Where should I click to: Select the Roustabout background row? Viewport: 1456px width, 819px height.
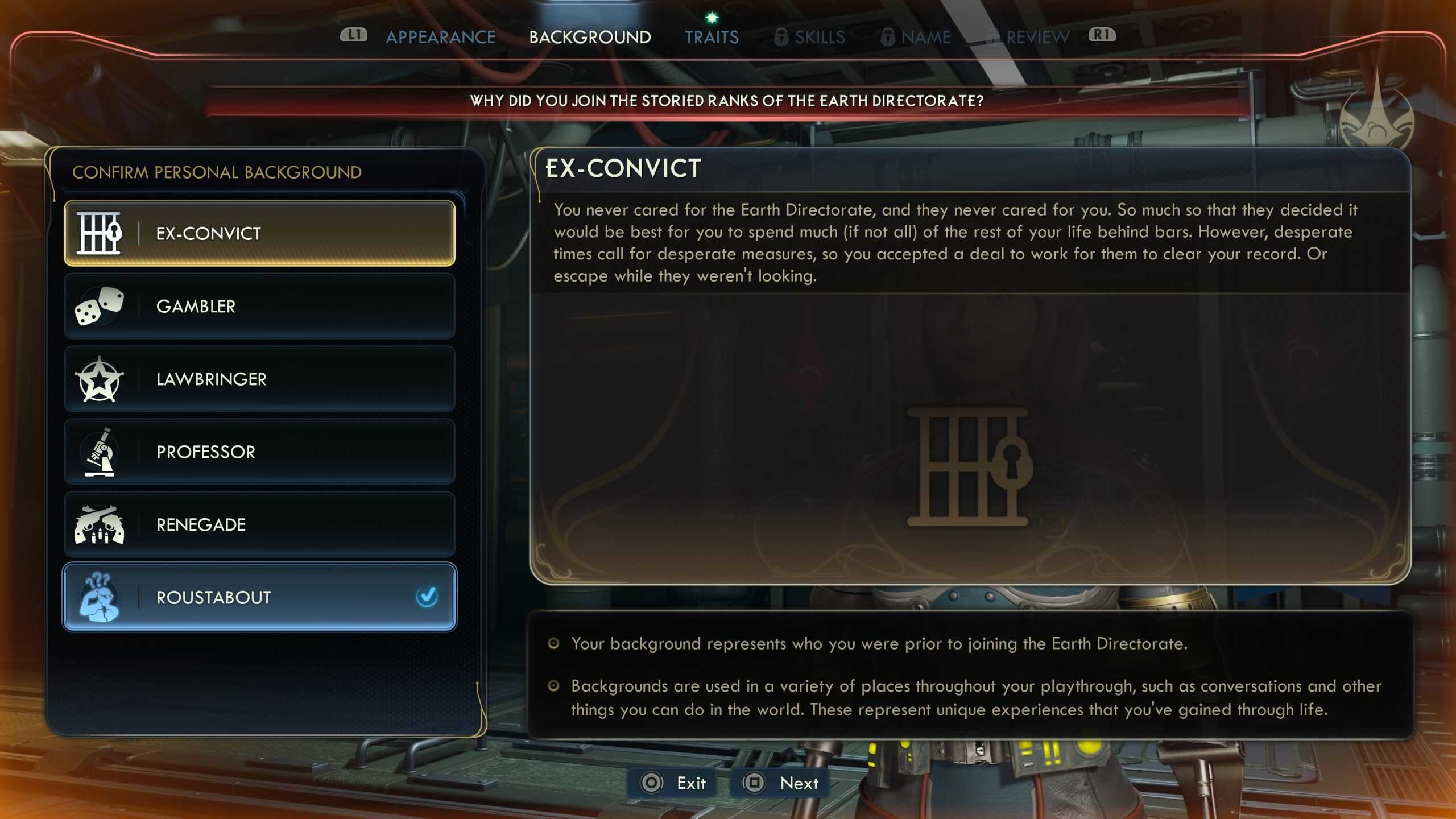259,597
